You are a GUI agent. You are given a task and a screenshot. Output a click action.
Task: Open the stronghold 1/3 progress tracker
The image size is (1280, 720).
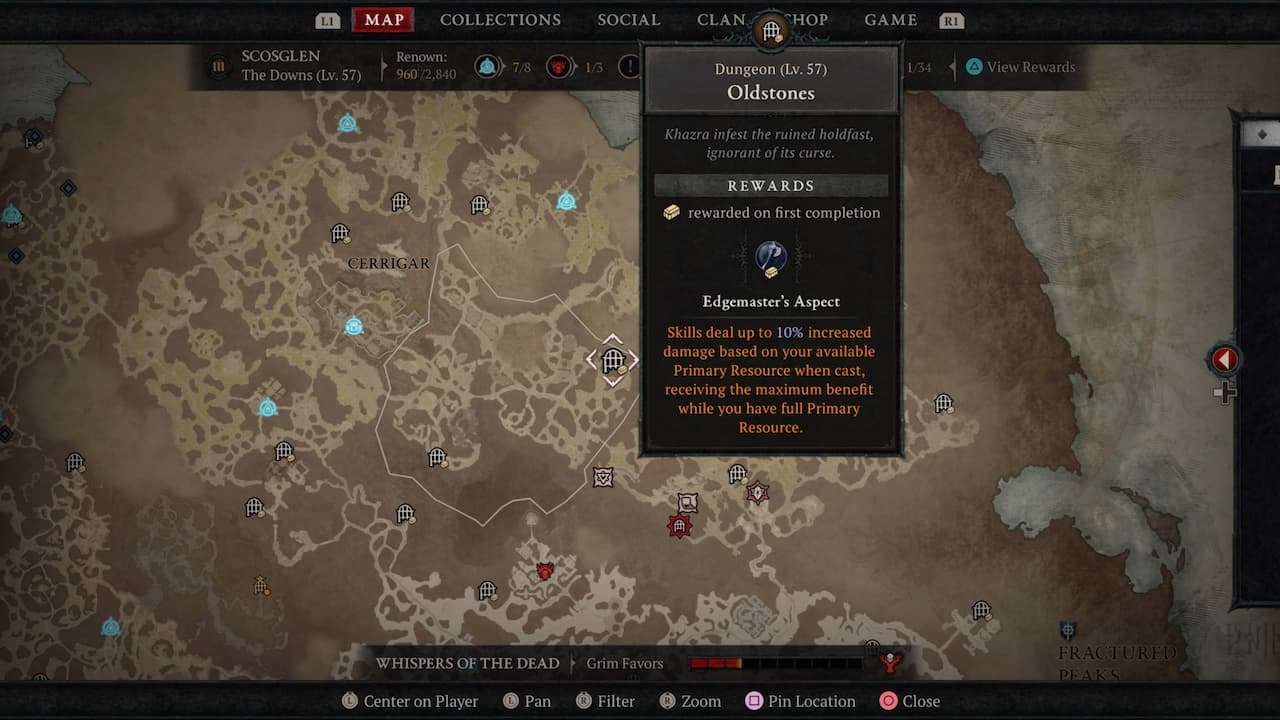pos(560,67)
